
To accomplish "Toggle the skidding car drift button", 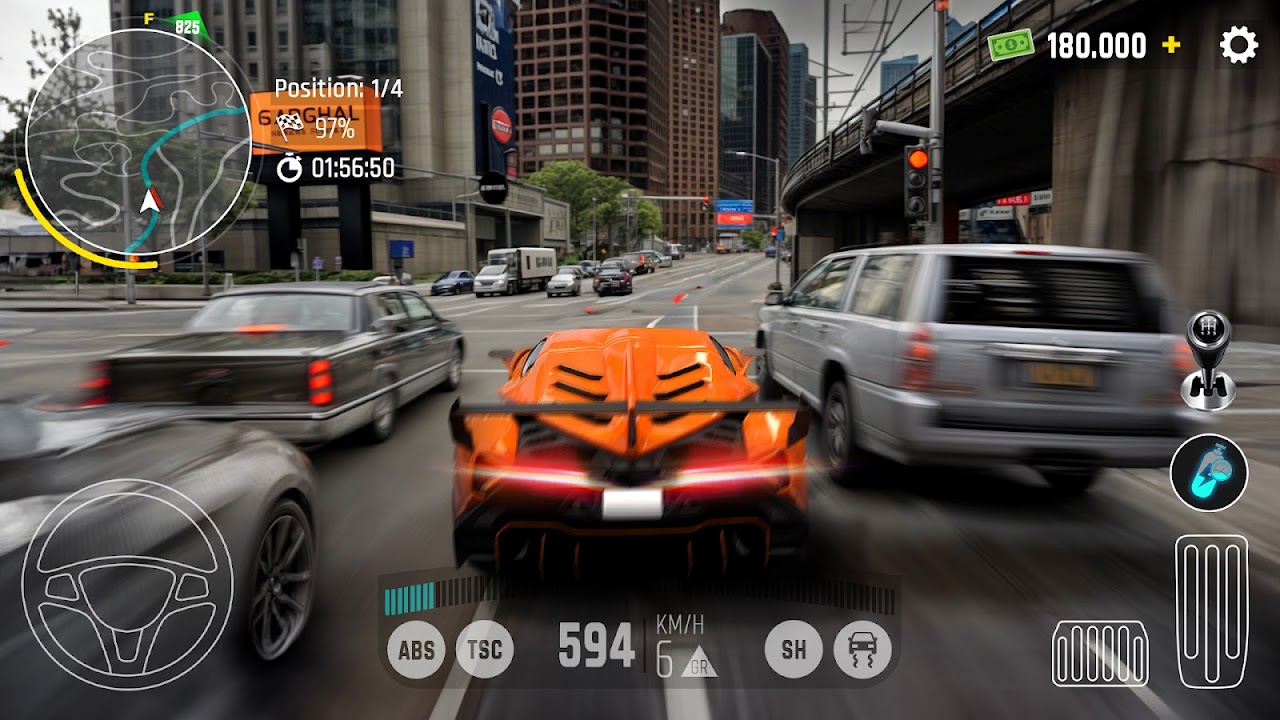I will tap(862, 651).
